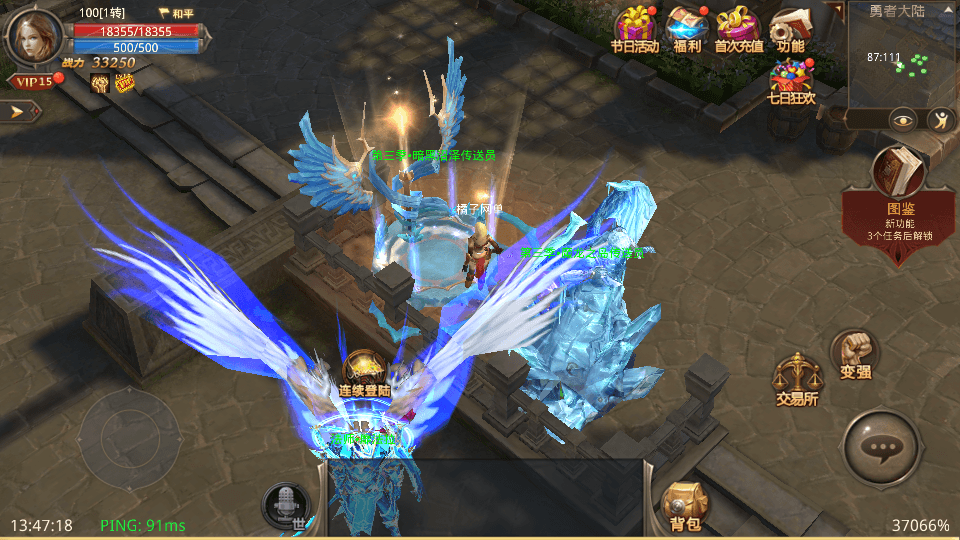Open the 连续登陆 consecutive login reward
960x540 pixels.
[x=366, y=373]
